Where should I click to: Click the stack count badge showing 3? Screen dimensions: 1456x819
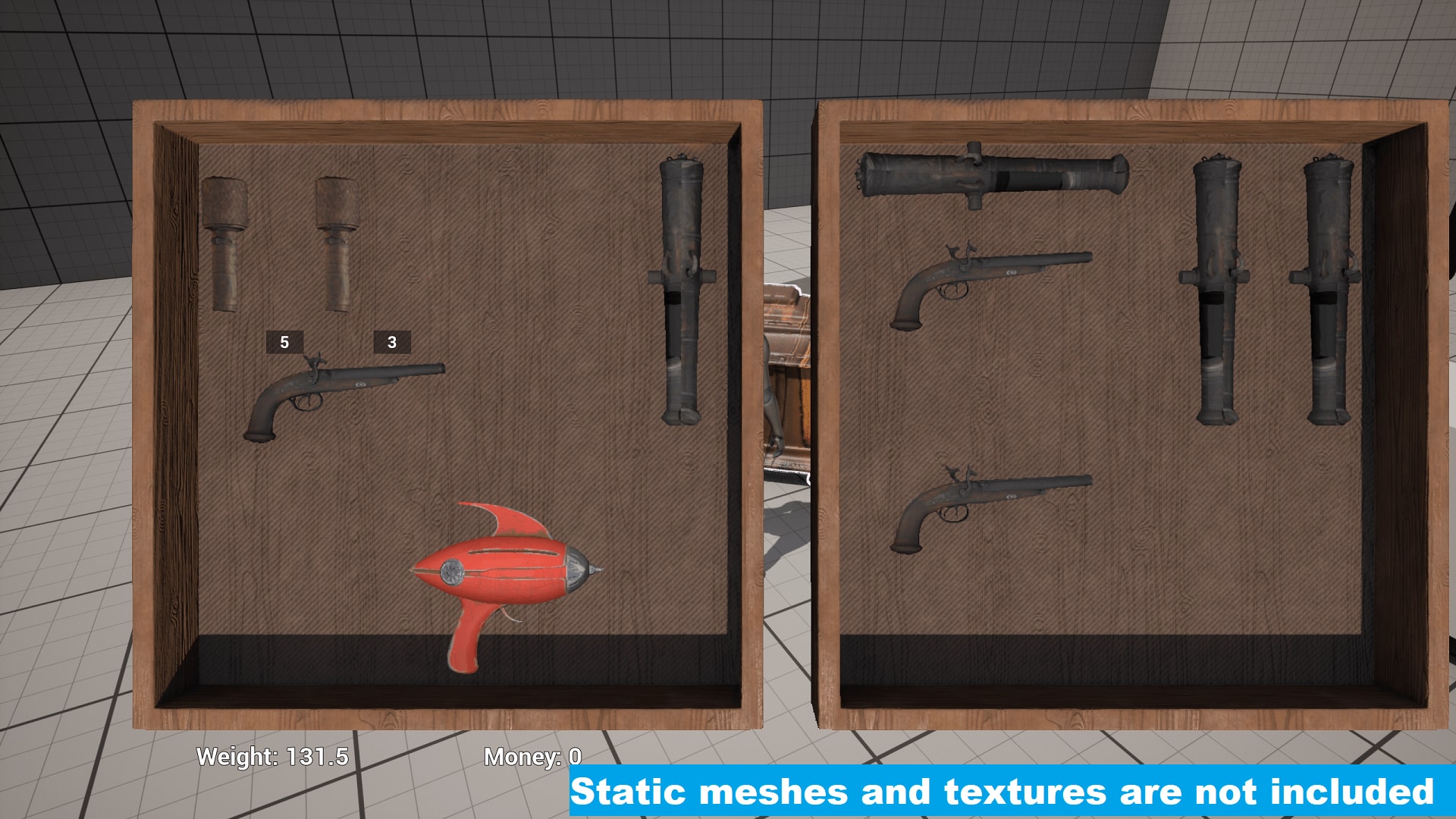coord(392,343)
